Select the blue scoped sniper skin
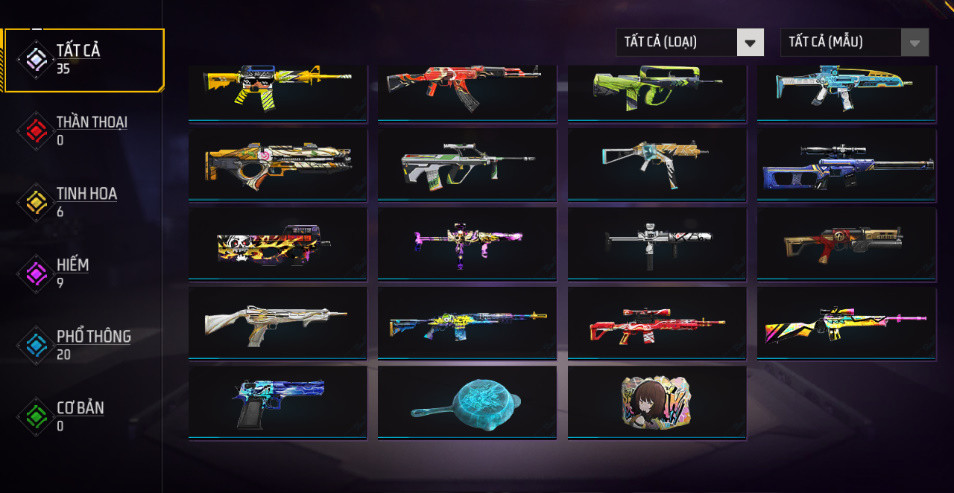Viewport: 954px width, 493px height. [846, 162]
